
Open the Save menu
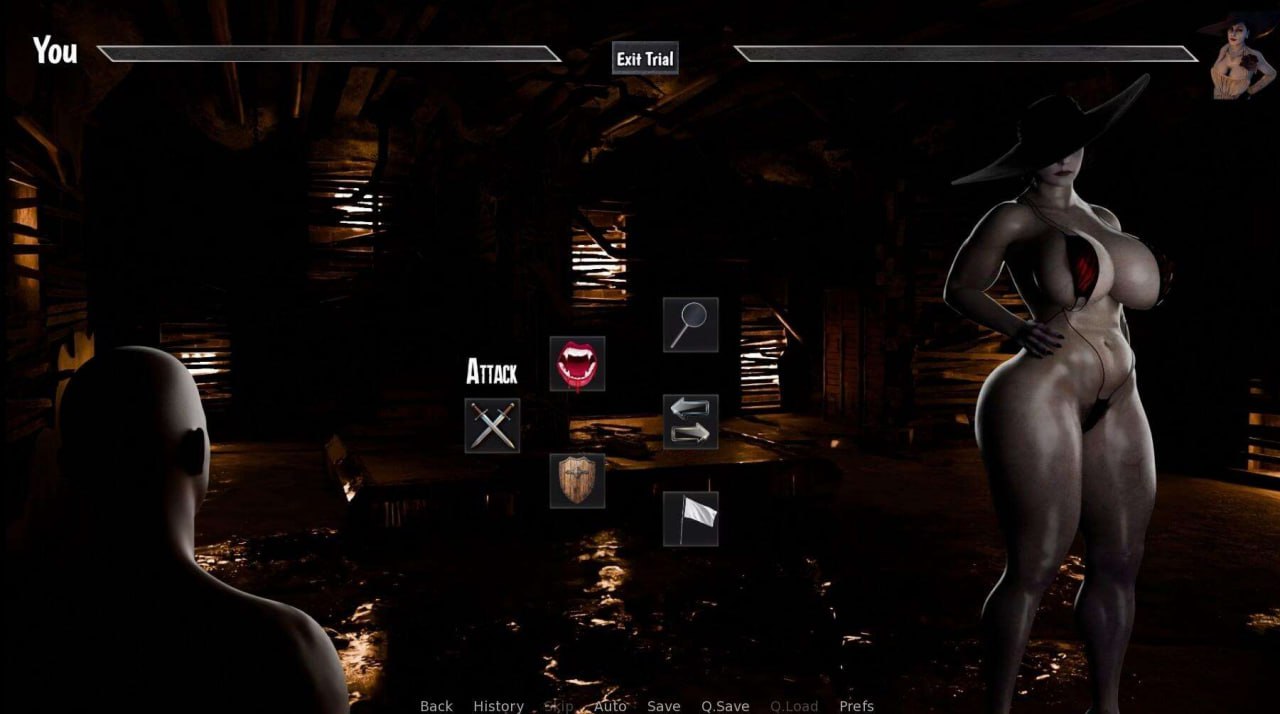(x=663, y=706)
